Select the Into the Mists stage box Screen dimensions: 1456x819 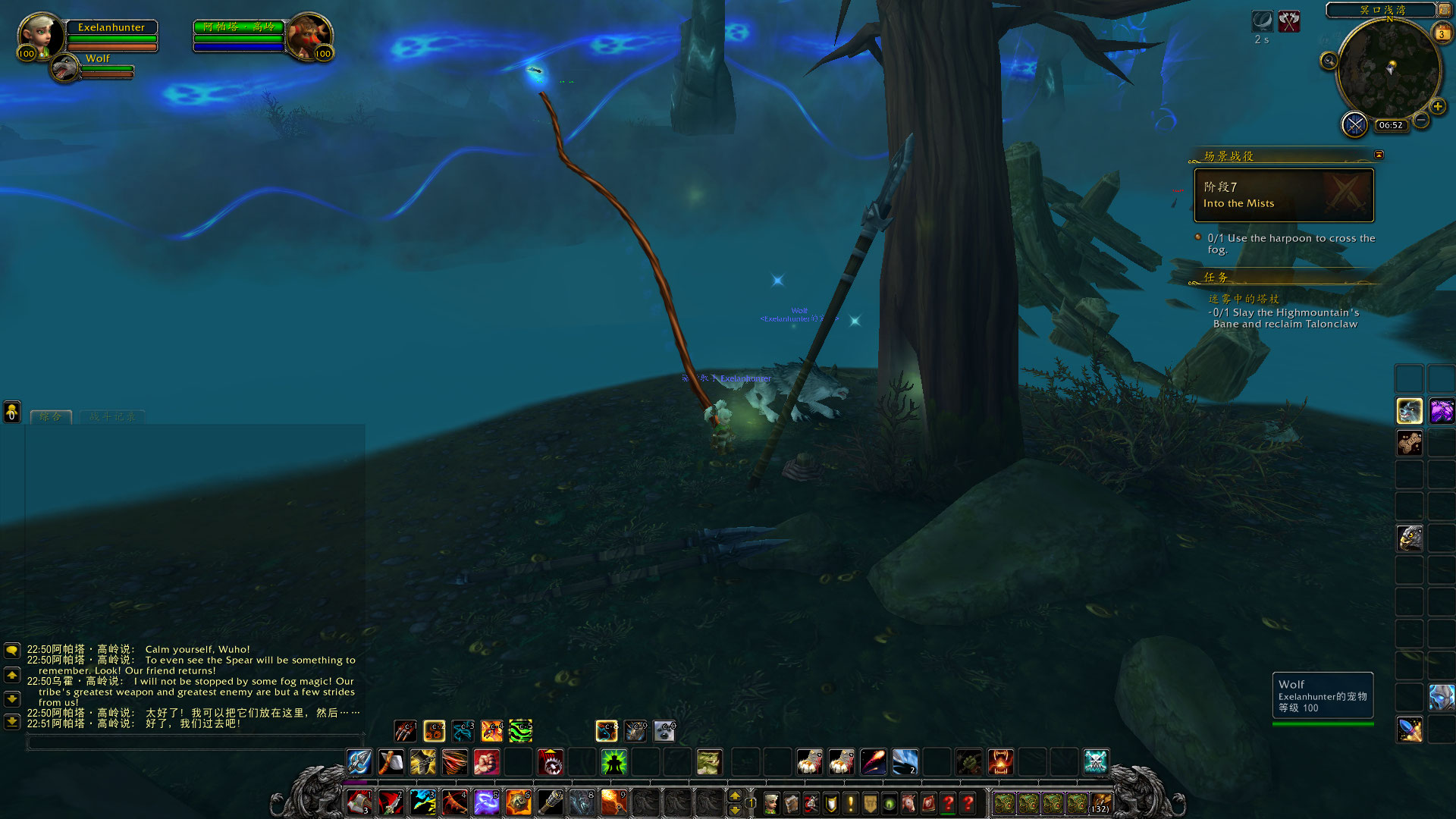[x=1284, y=195]
